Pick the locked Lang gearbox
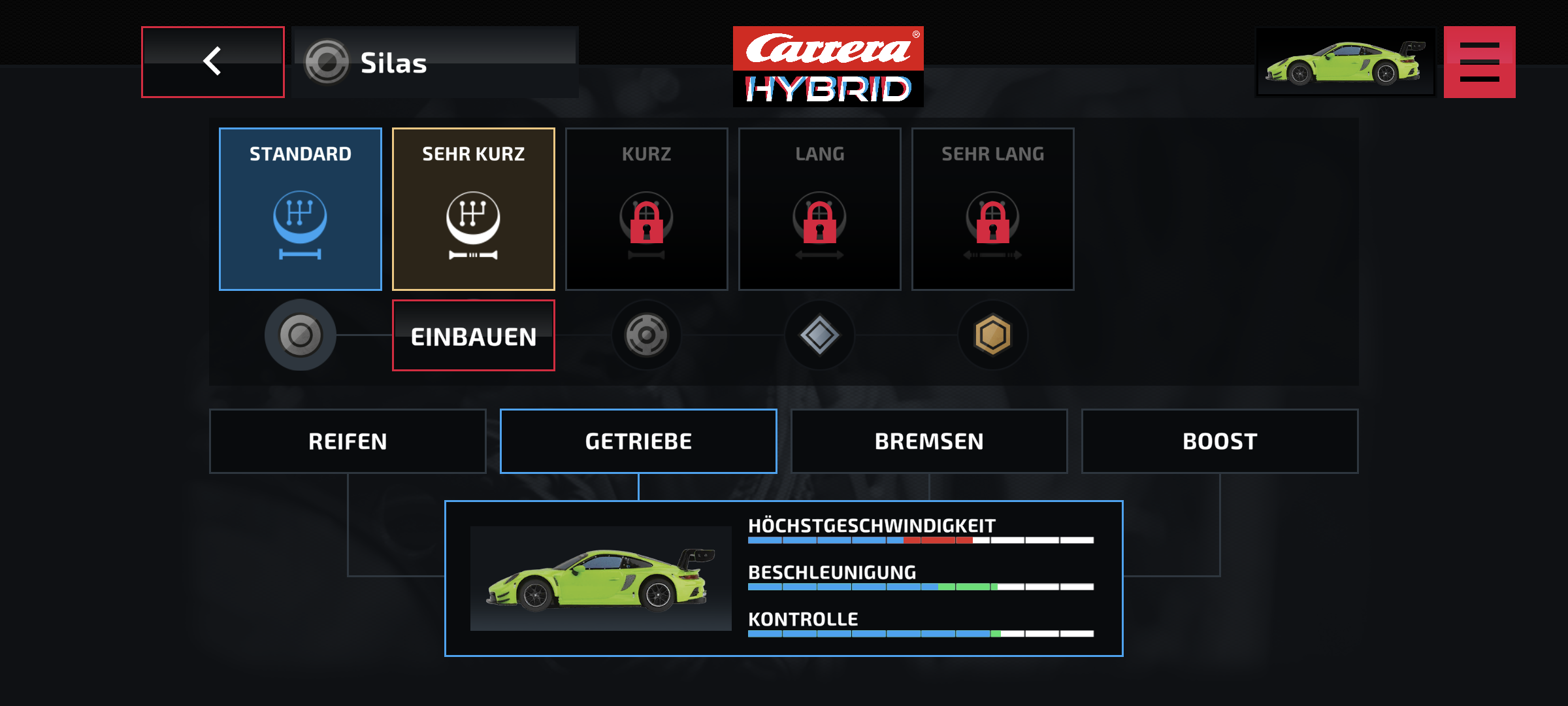The height and width of the screenshot is (706, 1568). click(820, 209)
